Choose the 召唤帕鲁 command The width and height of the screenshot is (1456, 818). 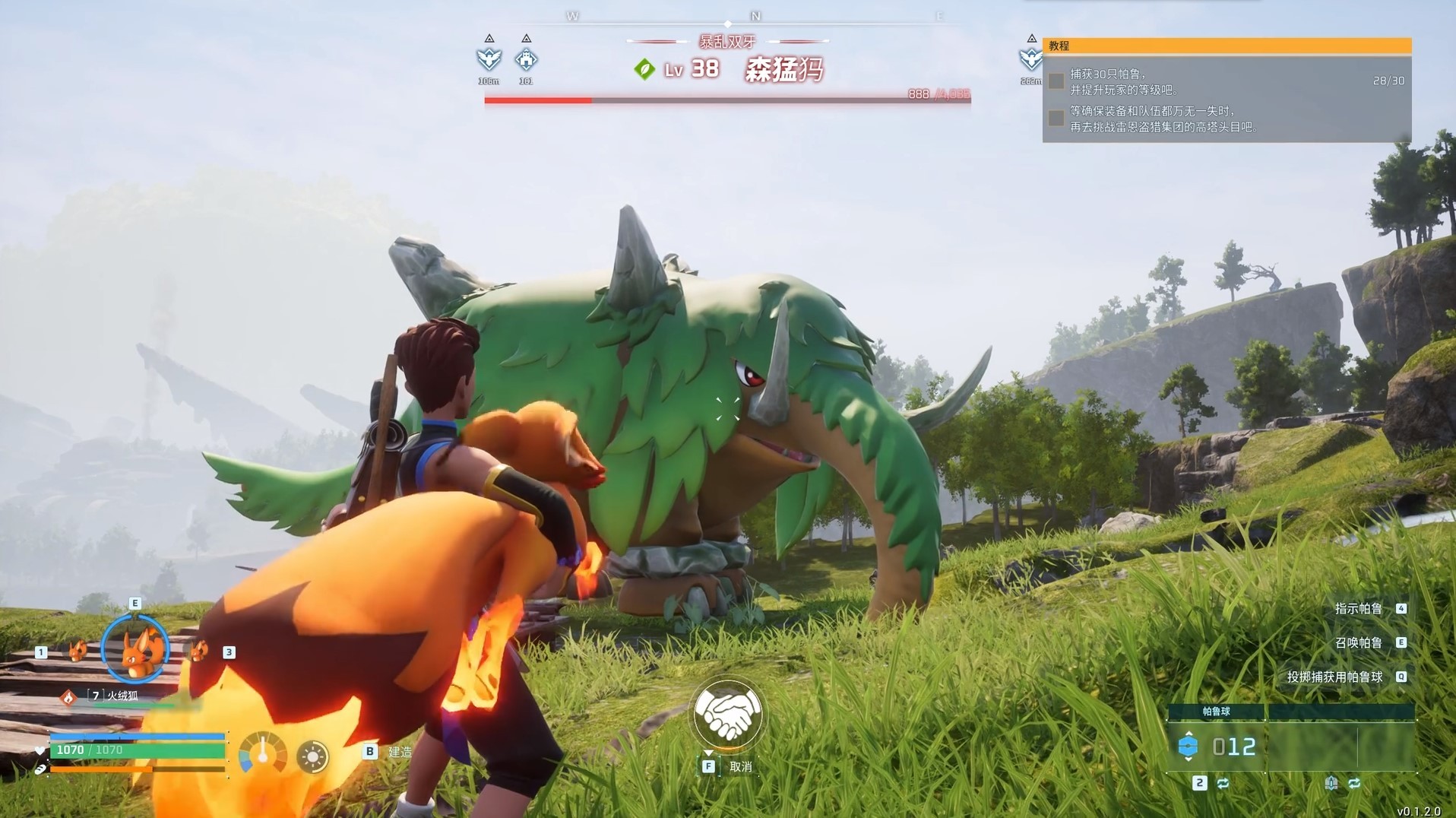click(1359, 642)
